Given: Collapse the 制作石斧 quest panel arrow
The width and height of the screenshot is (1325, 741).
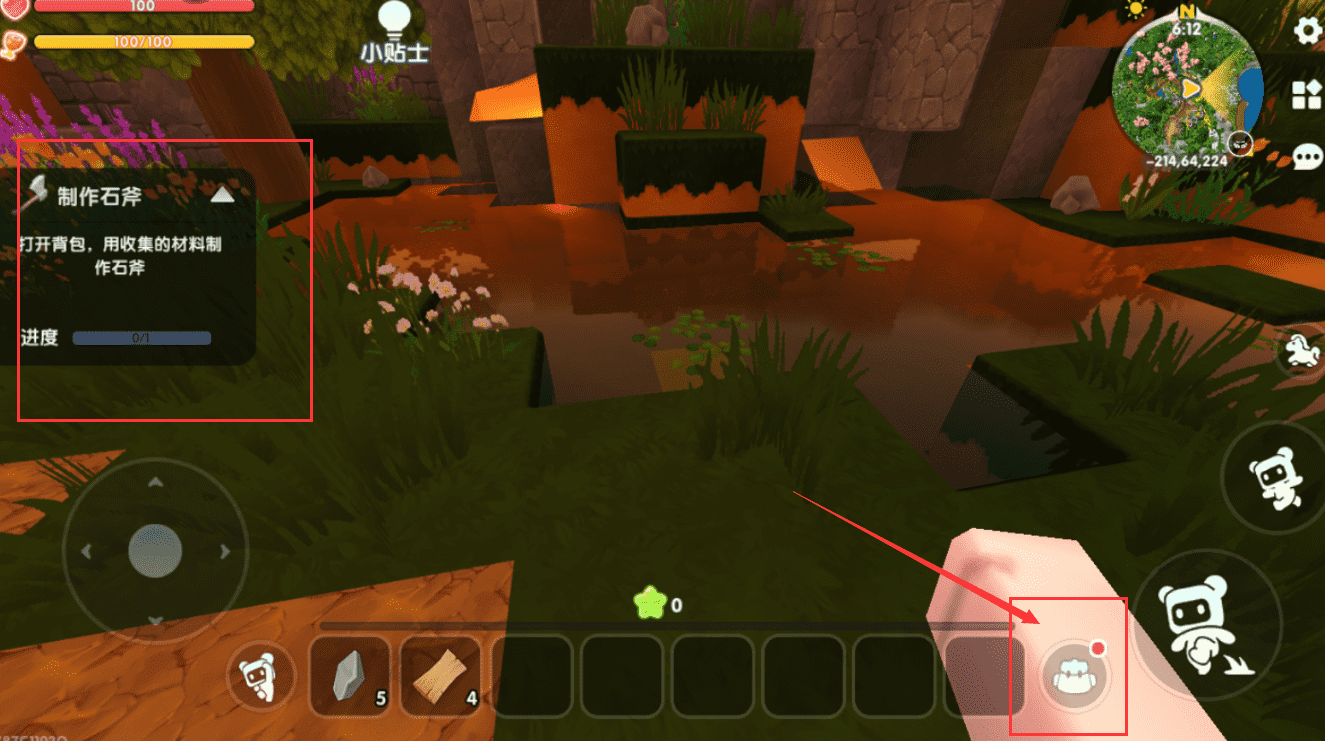Looking at the screenshot, I should [x=222, y=195].
